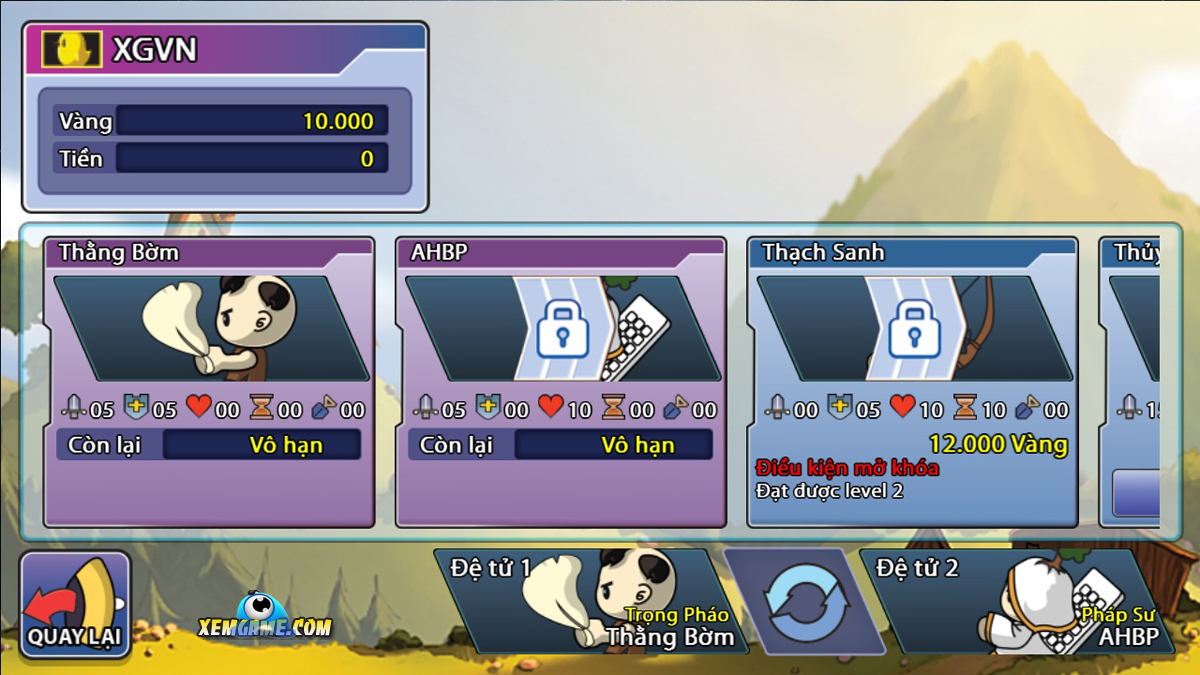Select the Thạch Sanh locked card
This screenshot has width=1200, height=675.
(x=912, y=382)
